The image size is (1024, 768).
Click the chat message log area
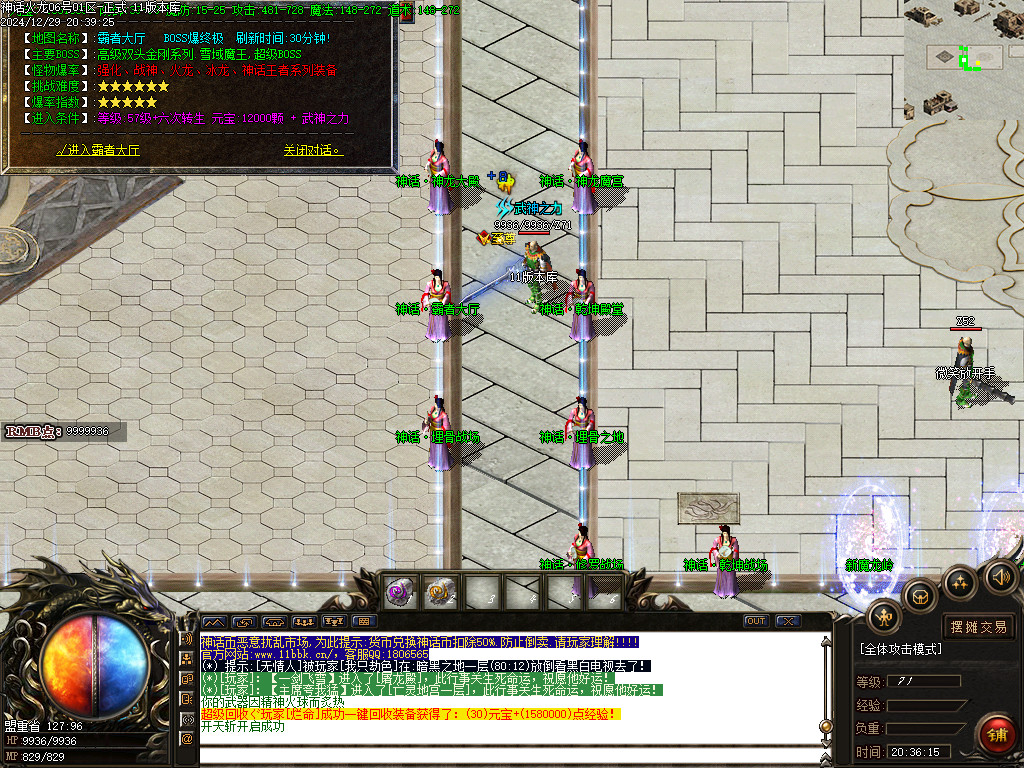(x=500, y=690)
